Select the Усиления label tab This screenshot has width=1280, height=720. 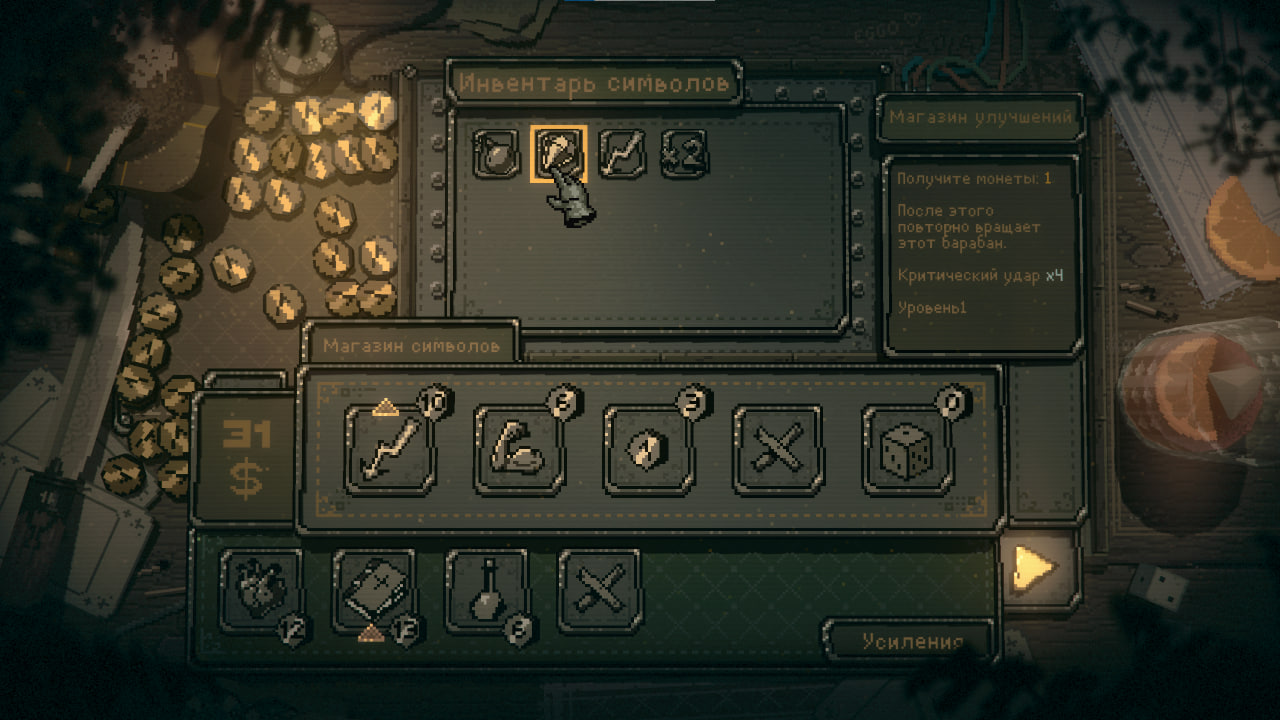pos(912,641)
